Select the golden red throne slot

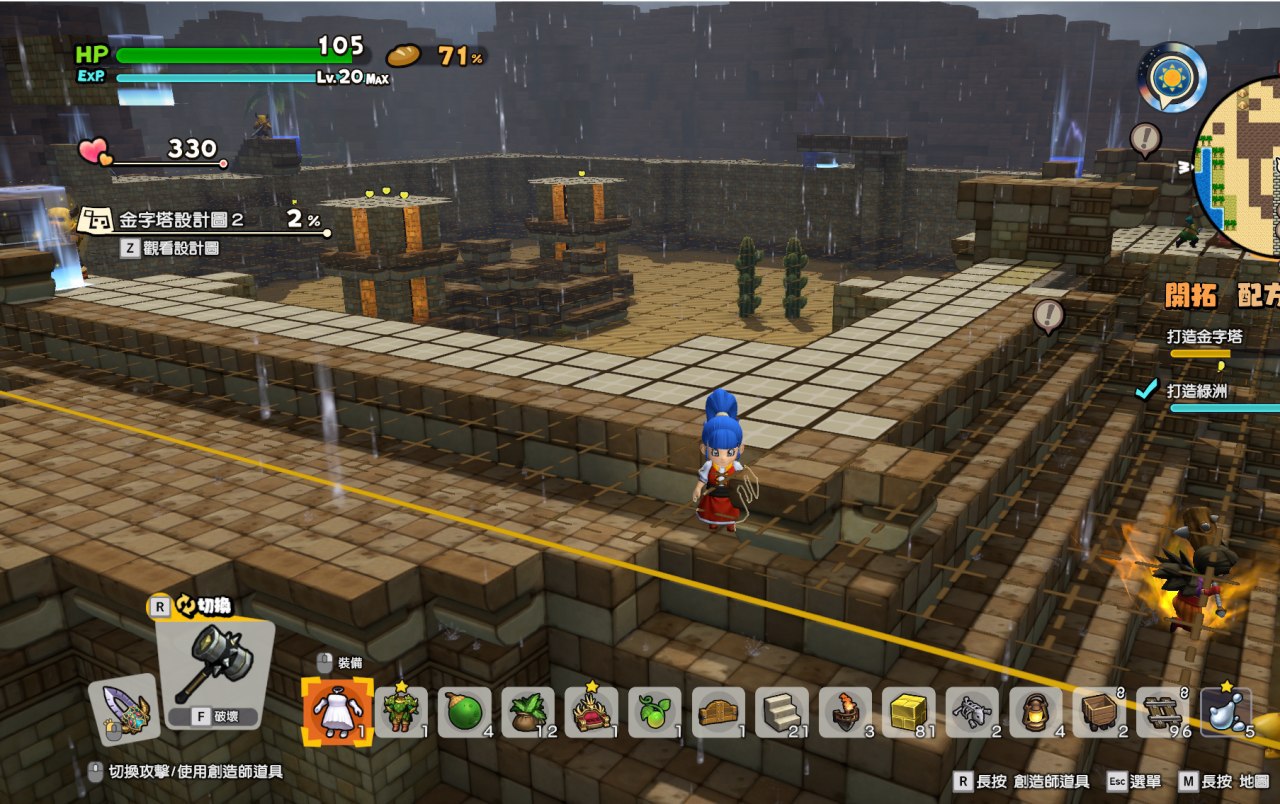click(591, 712)
